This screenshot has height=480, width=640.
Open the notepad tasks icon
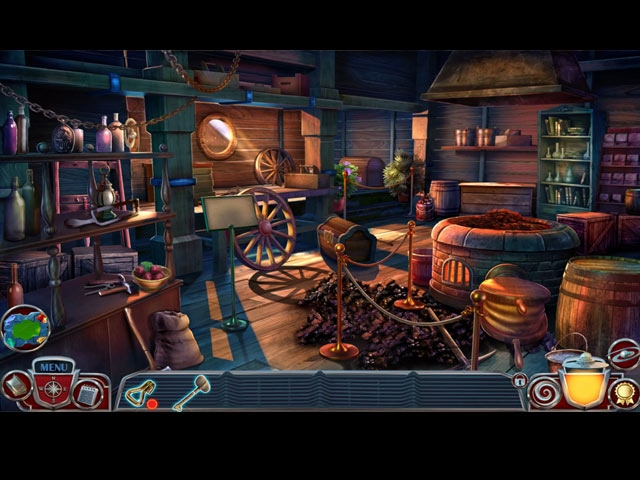(88, 392)
